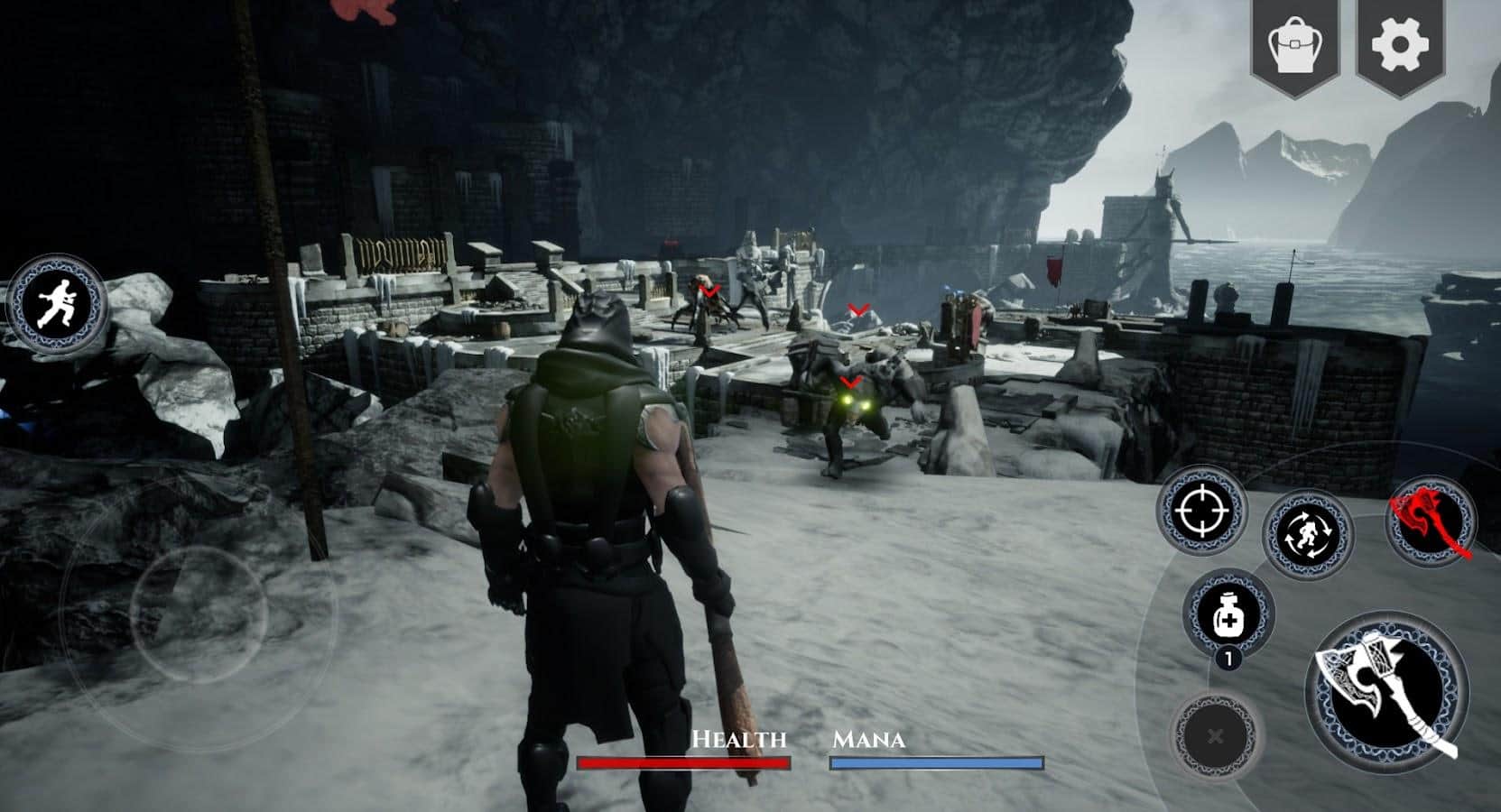Viewport: 1501px width, 812px height.
Task: Tap the distant statue on the horizon
Action: 1169,194
